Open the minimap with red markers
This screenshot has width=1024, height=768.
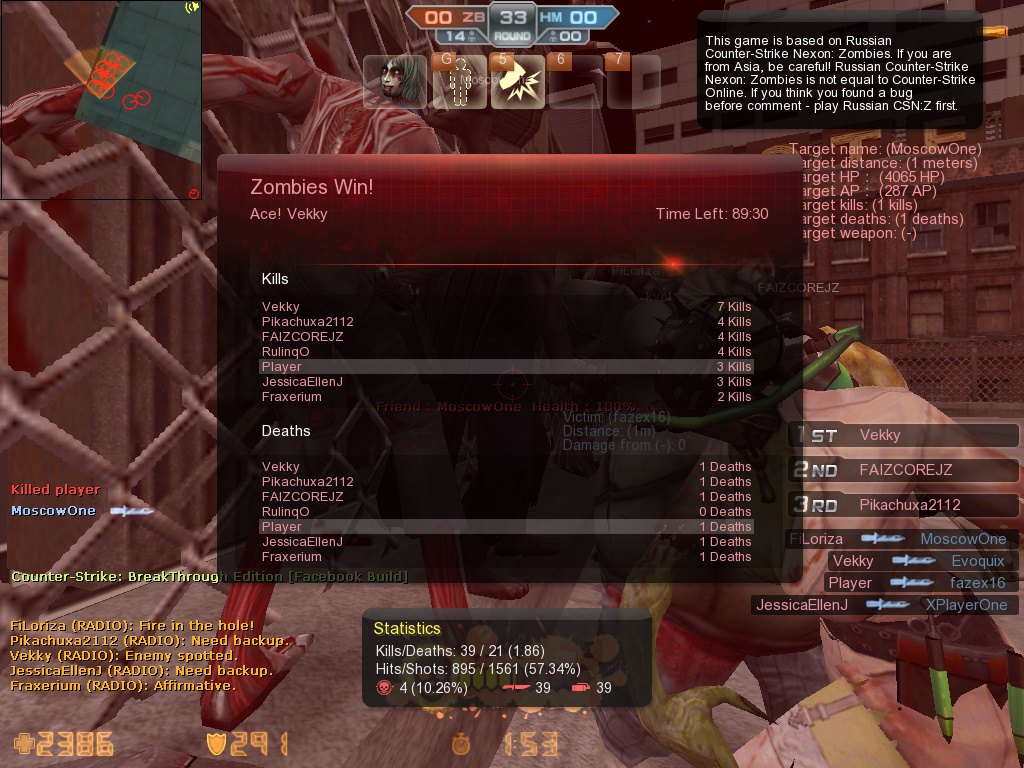(x=101, y=100)
